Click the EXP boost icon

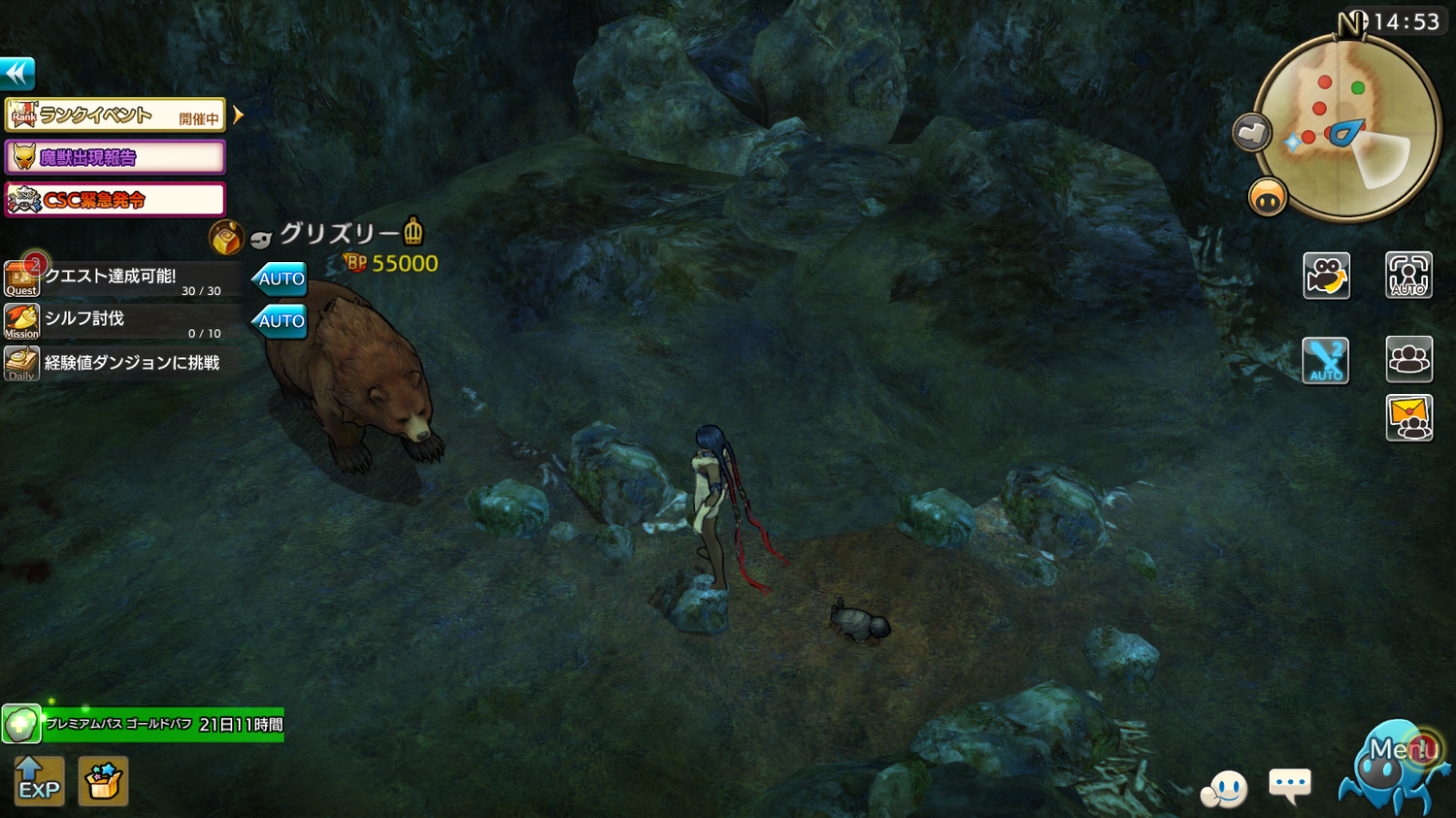(x=39, y=781)
